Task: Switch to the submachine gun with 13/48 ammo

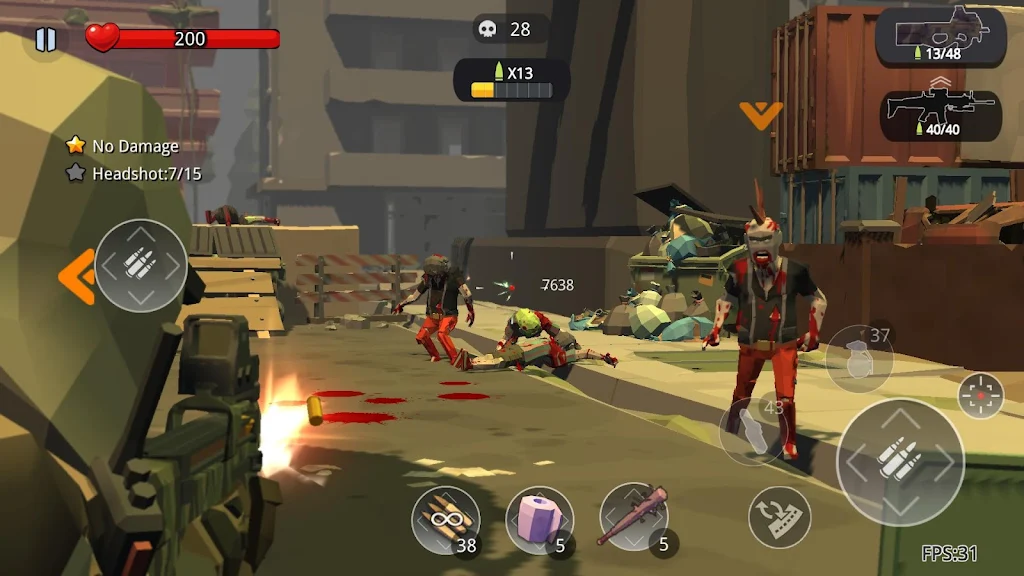Action: coord(940,37)
